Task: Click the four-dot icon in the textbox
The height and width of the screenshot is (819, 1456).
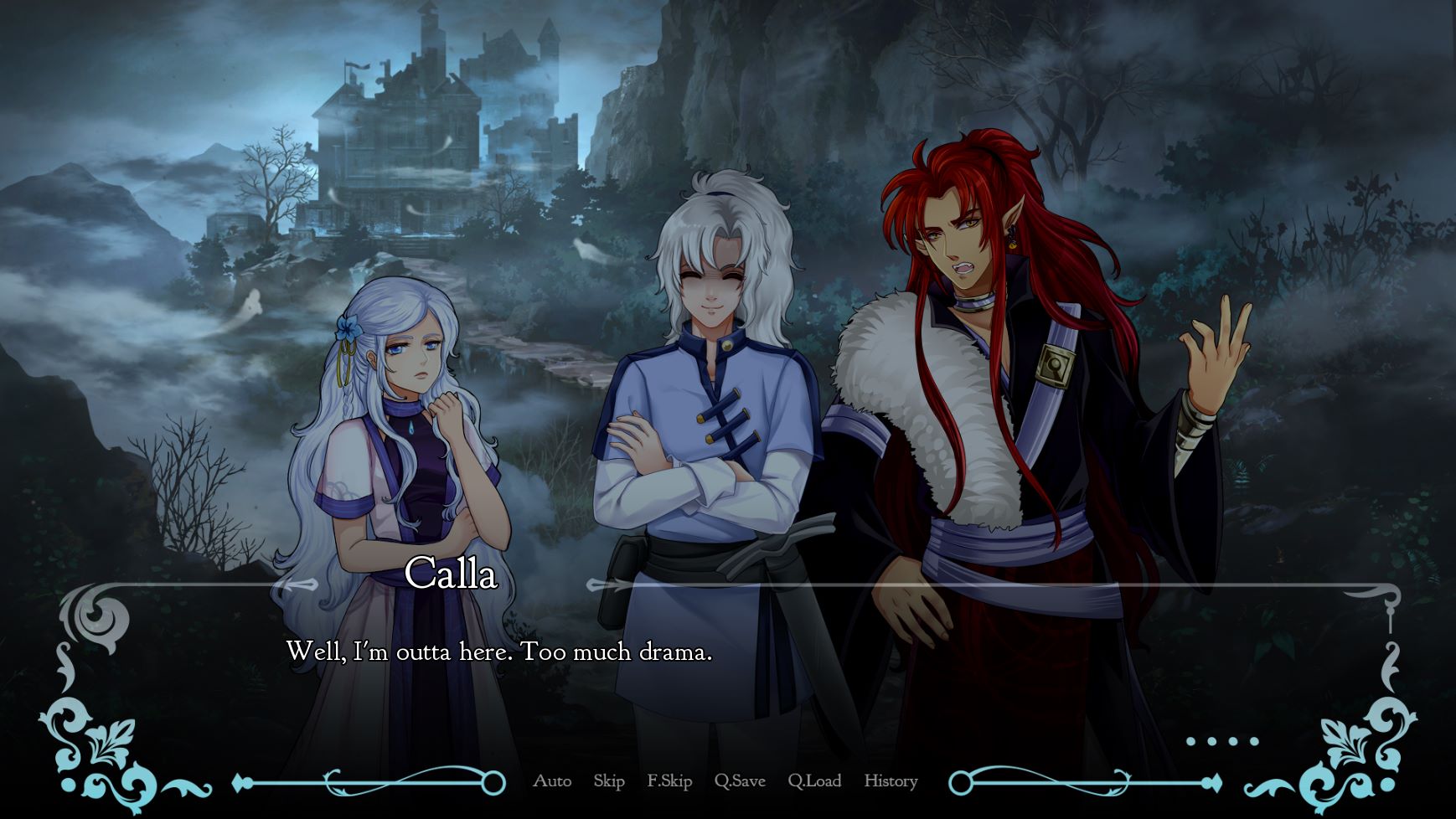Action: pyautogui.click(x=1222, y=741)
